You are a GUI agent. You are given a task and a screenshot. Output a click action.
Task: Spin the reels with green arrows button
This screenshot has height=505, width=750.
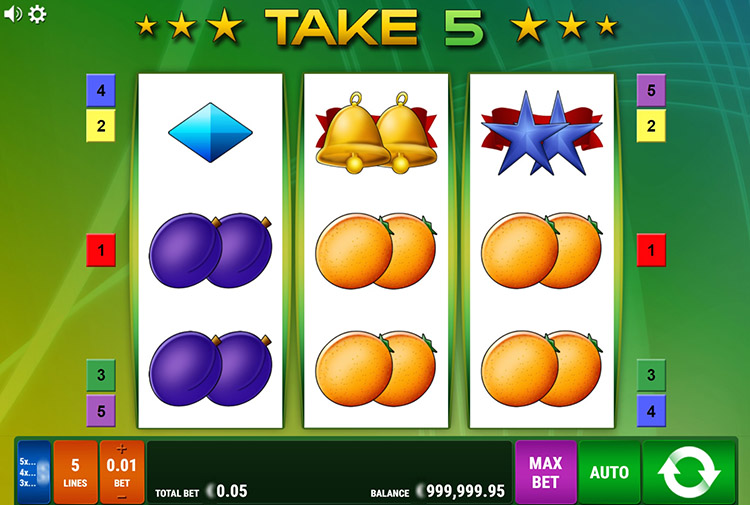tap(689, 471)
